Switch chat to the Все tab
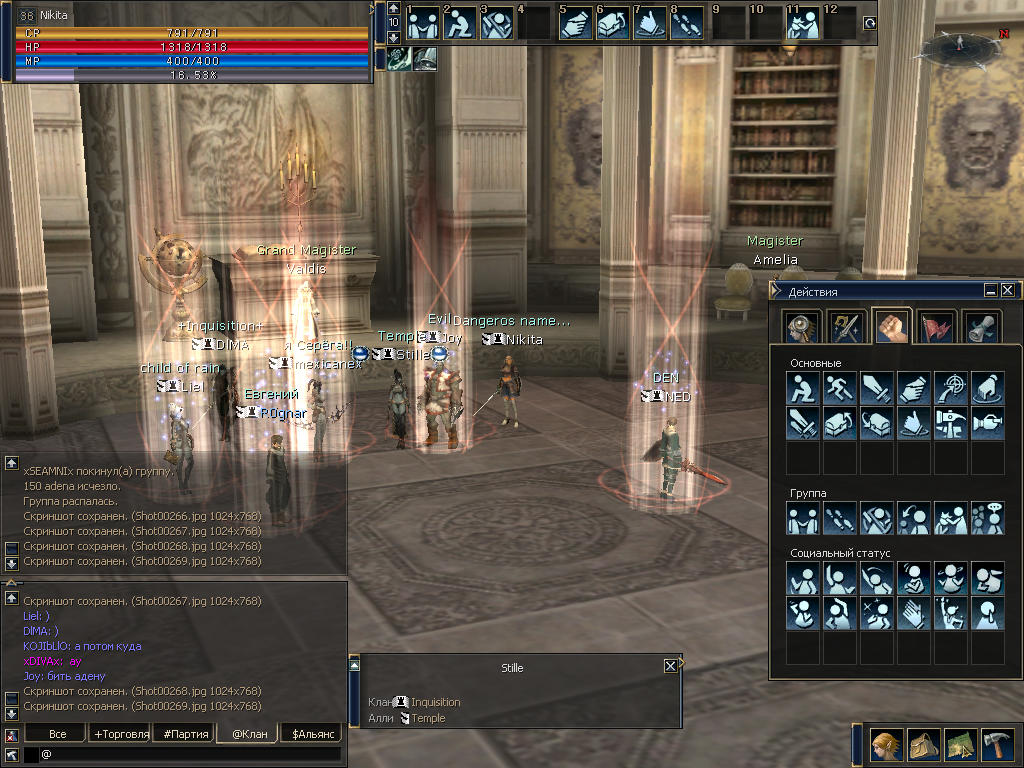This screenshot has height=768, width=1024. click(58, 734)
